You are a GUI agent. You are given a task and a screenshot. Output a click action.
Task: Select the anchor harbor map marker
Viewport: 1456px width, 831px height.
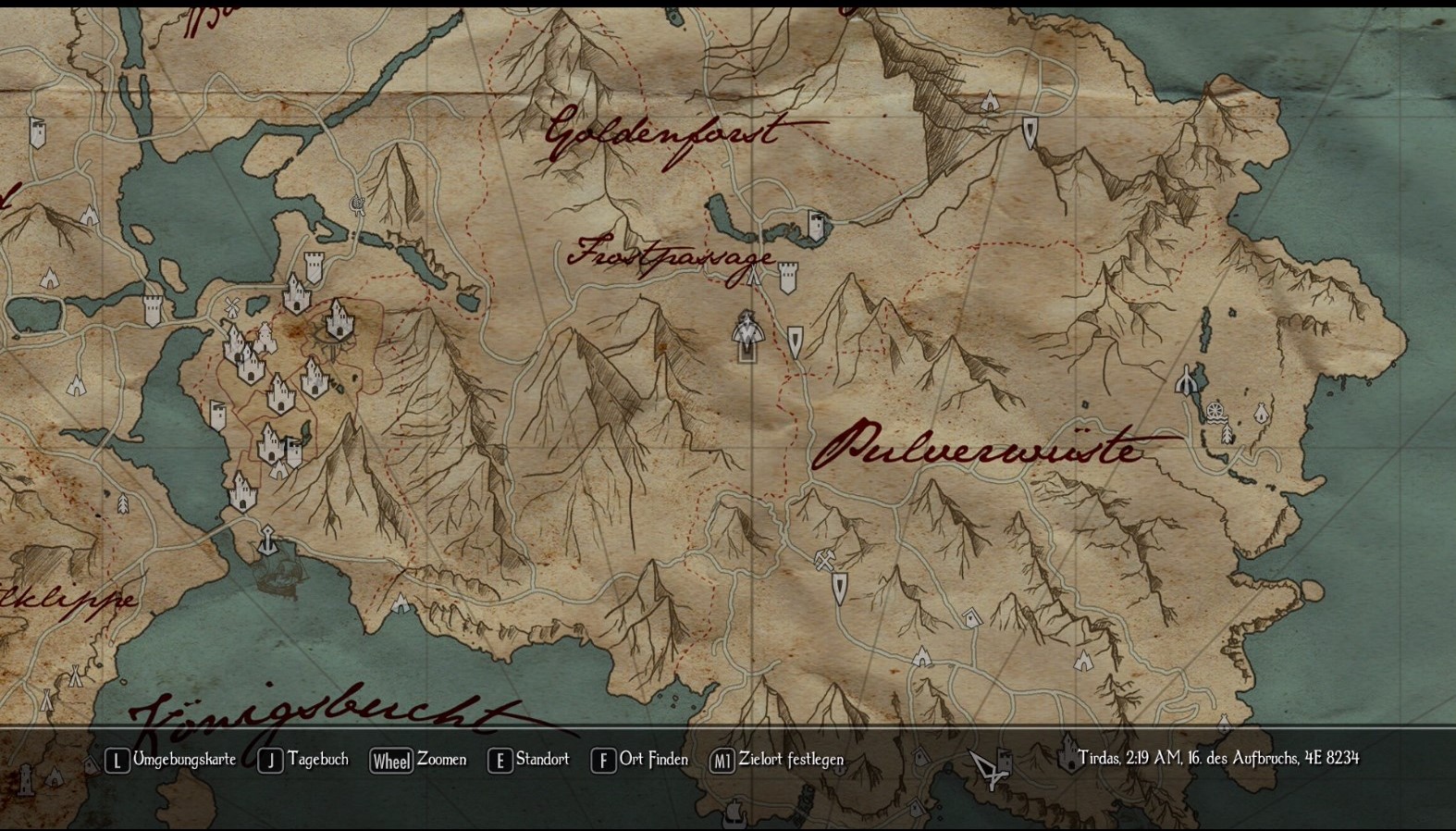click(x=268, y=540)
